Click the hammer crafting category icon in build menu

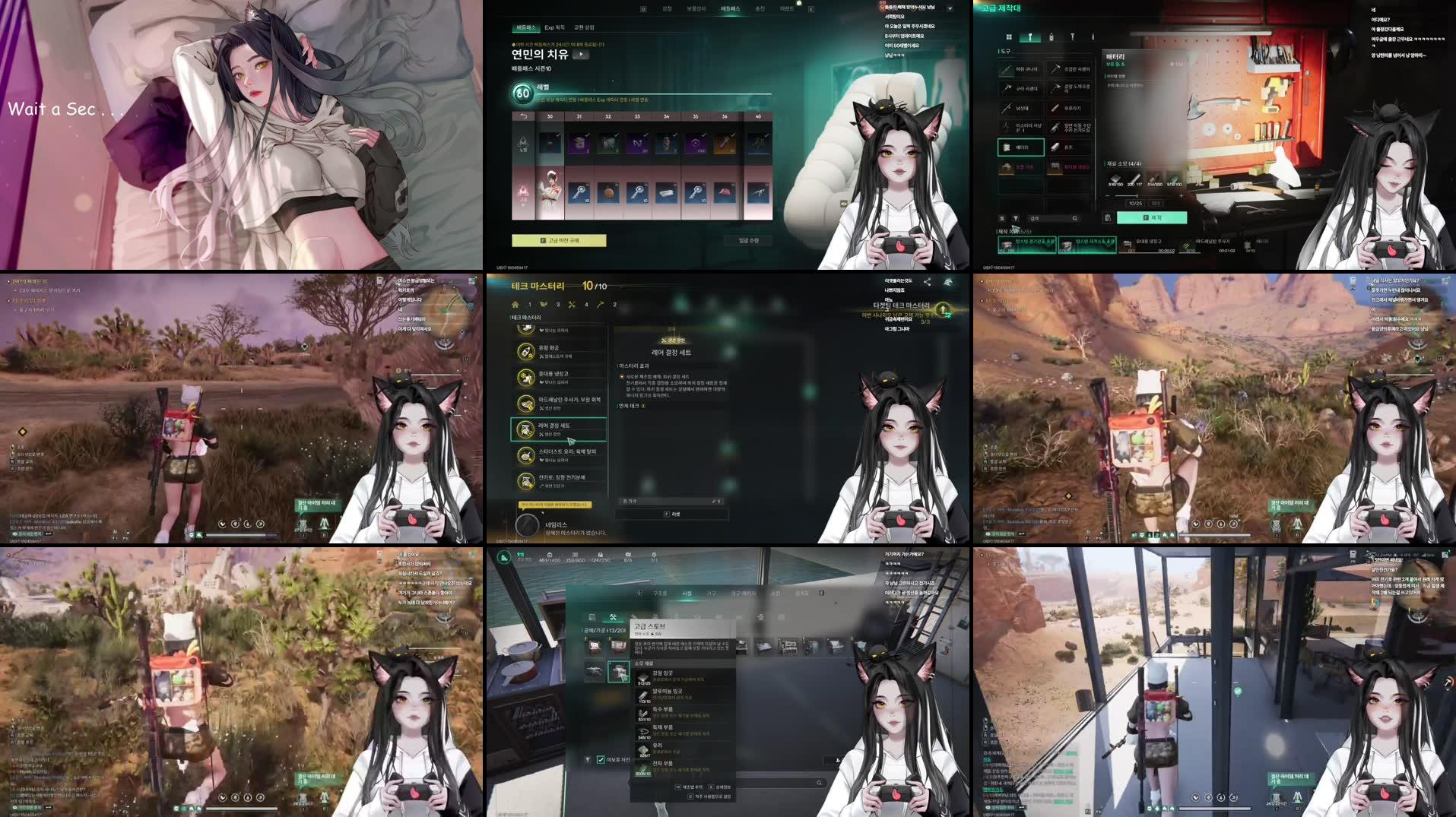(614, 617)
